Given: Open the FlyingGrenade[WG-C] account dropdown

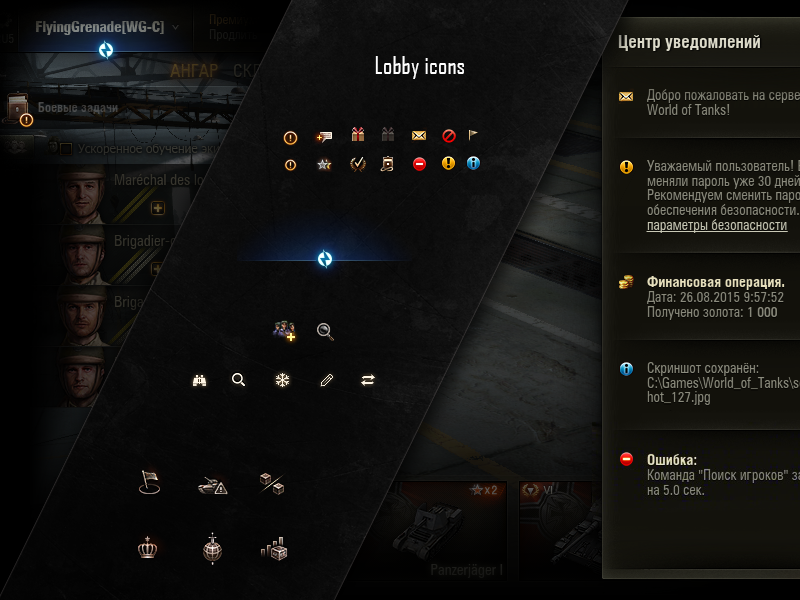Looking at the screenshot, I should (x=107, y=27).
